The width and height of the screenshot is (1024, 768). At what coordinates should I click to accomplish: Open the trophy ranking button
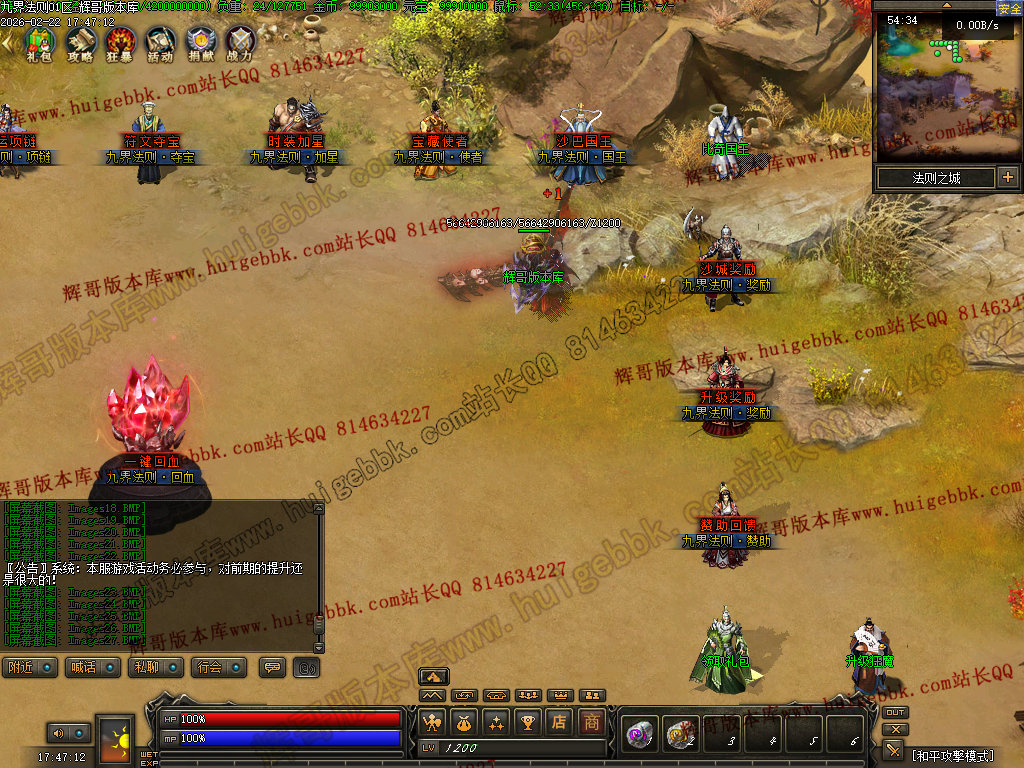pos(528,721)
